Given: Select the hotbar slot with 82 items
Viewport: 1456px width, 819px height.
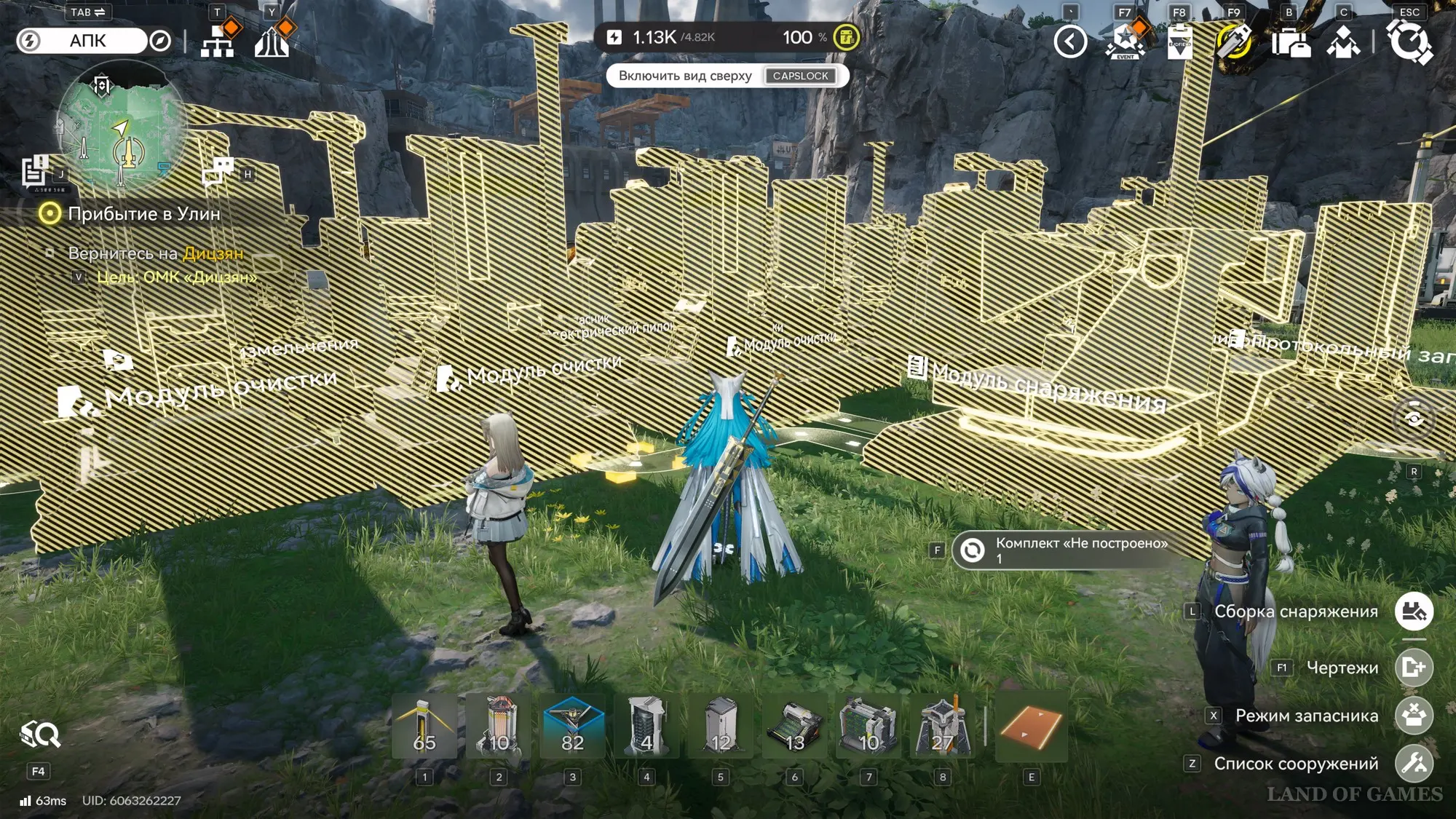Looking at the screenshot, I should click(x=573, y=726).
